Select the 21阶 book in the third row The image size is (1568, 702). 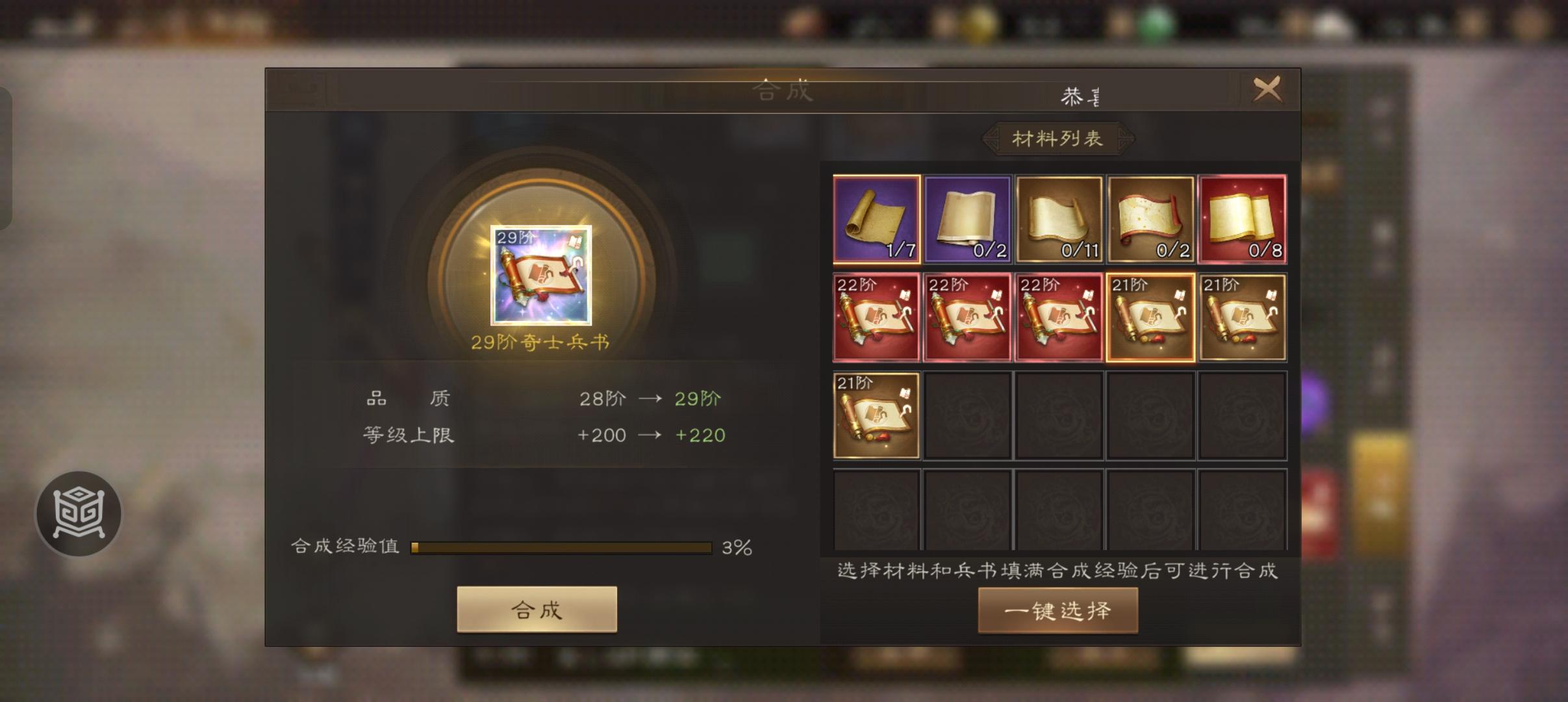(x=876, y=414)
